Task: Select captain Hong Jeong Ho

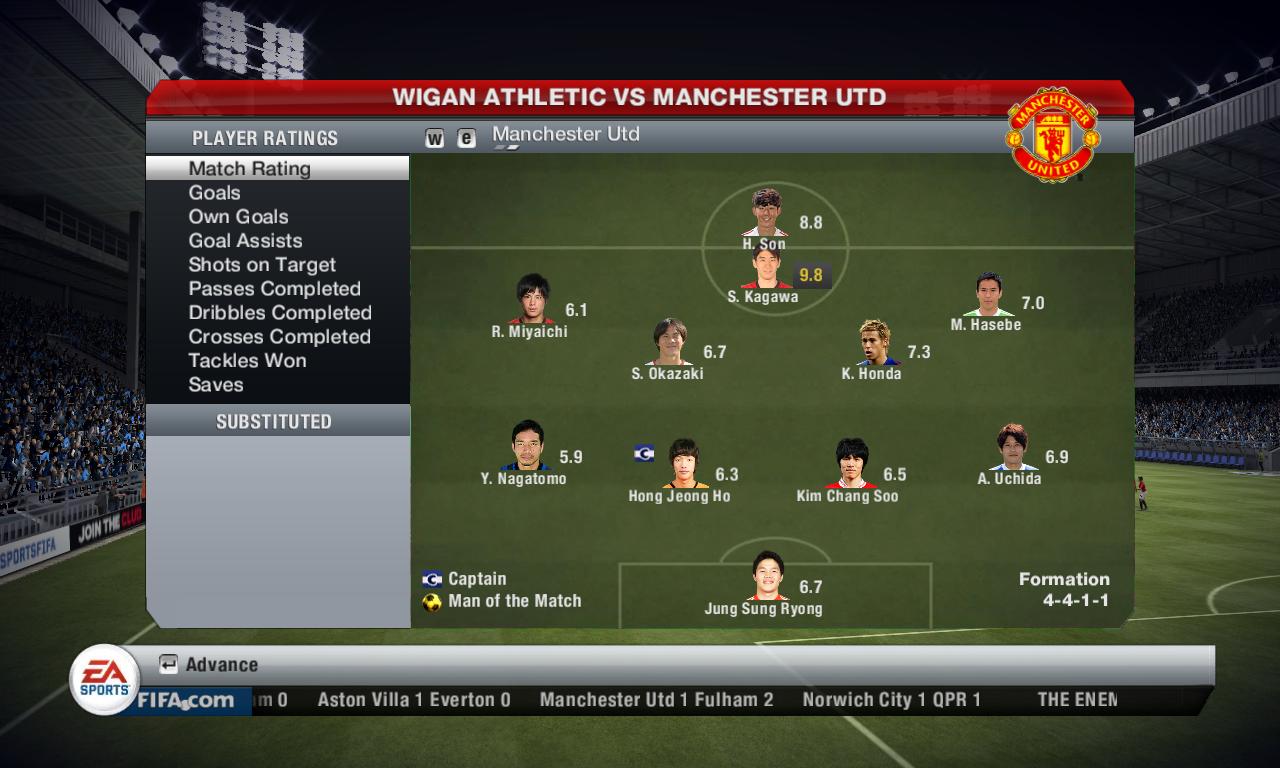Action: coord(682,464)
